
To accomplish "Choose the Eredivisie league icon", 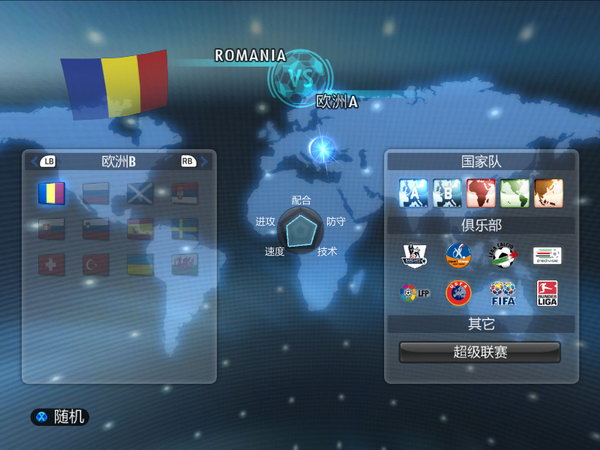I will click(x=547, y=255).
